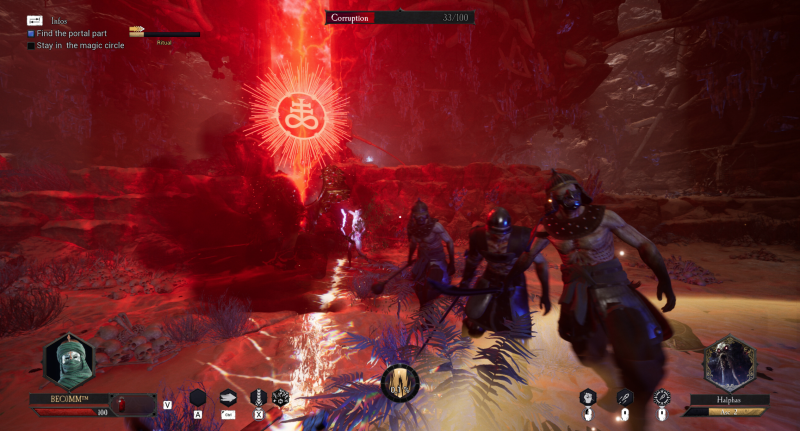This screenshot has height=431, width=800.
Task: Use the spine-shaped ability icon
Action: pyautogui.click(x=258, y=397)
